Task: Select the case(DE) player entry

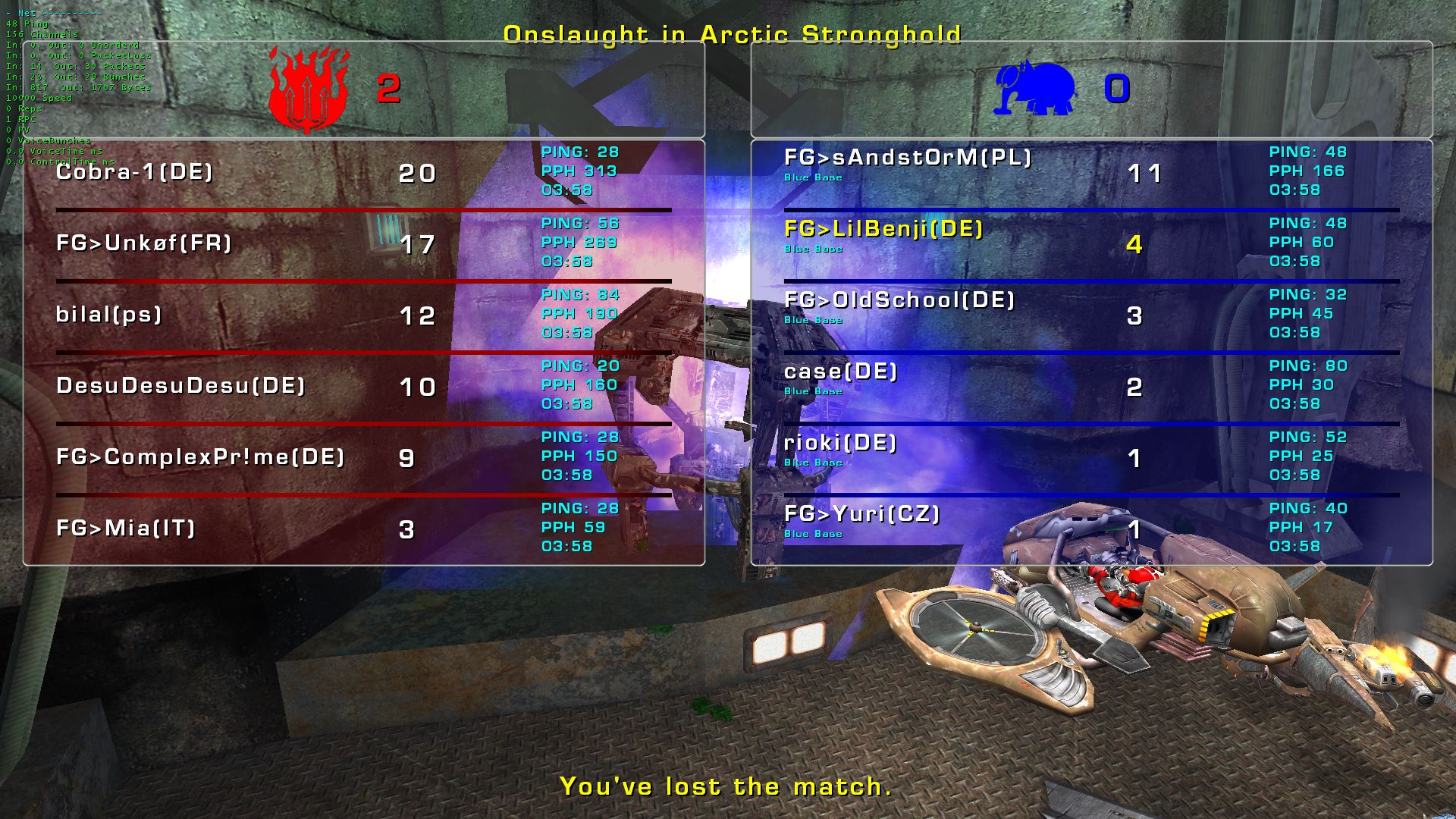Action: pyautogui.click(x=841, y=372)
